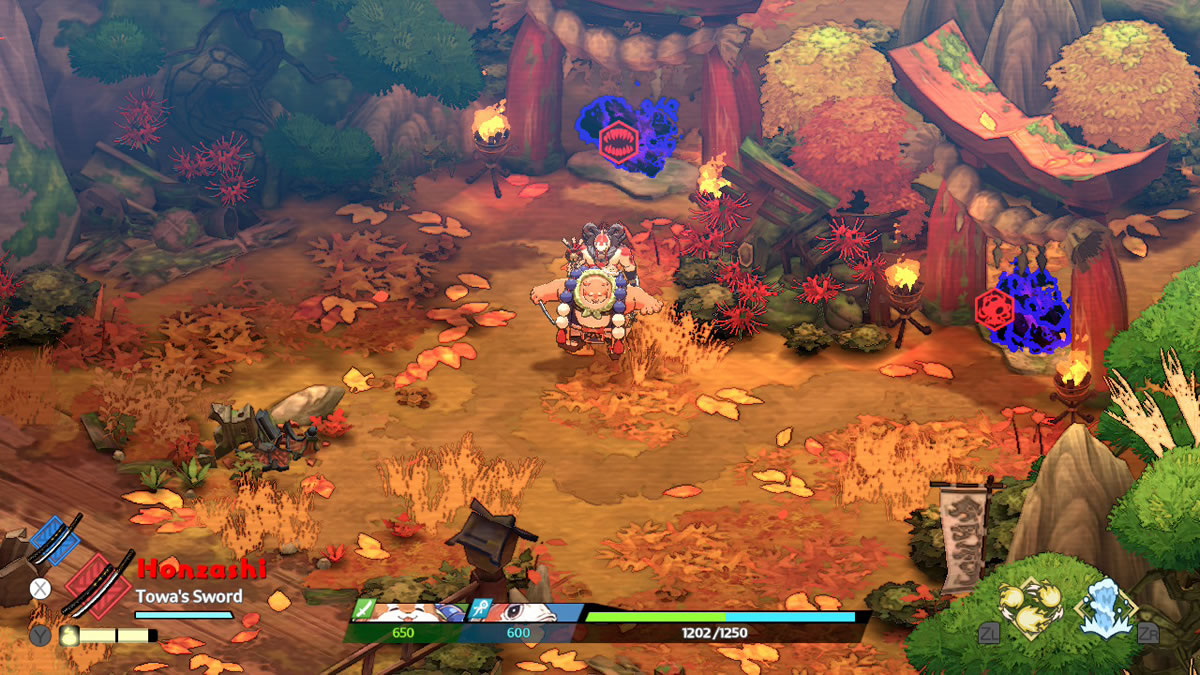Activate the yellow fireballs spell icon

pos(1029,608)
